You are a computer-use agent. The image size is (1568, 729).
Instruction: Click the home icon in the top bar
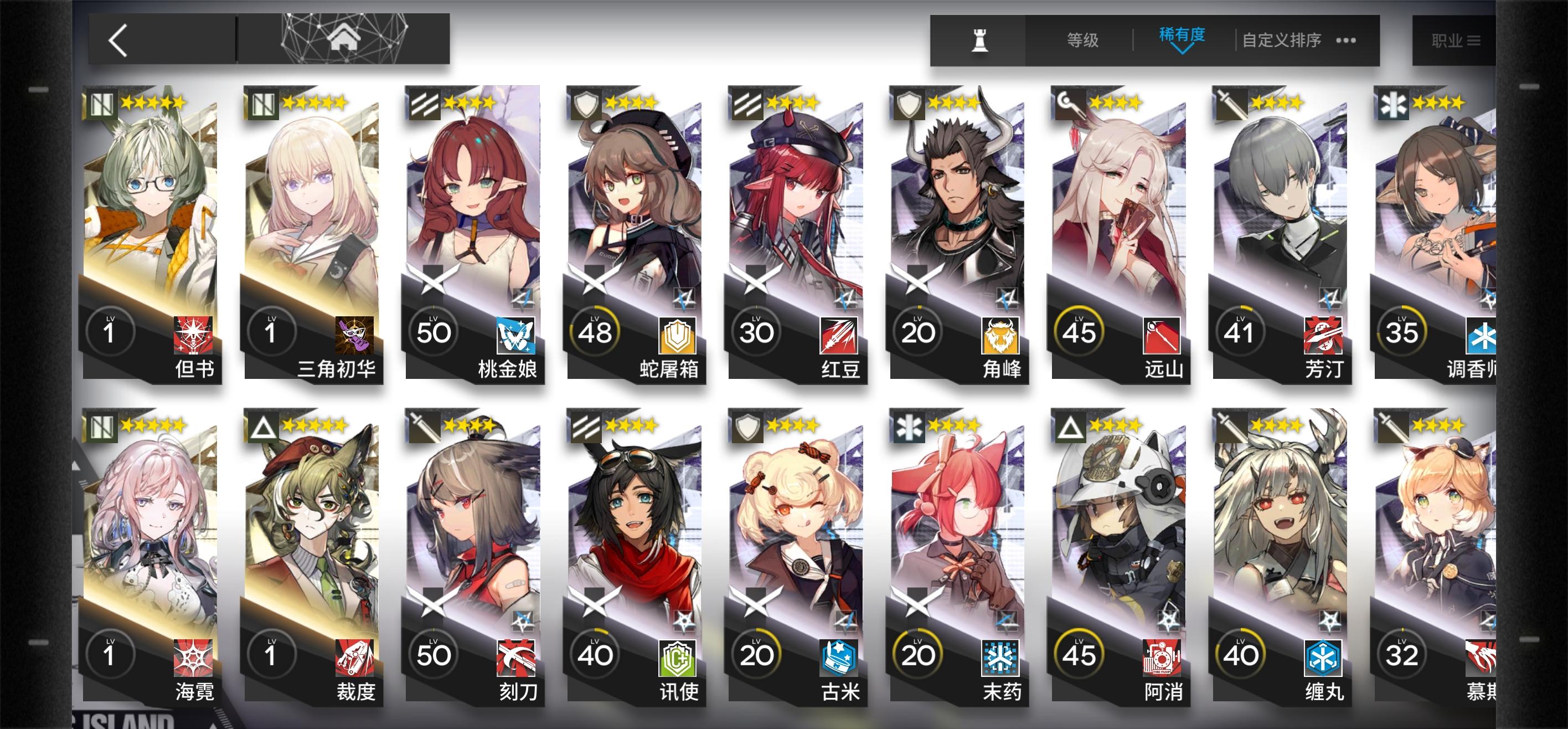[x=345, y=38]
